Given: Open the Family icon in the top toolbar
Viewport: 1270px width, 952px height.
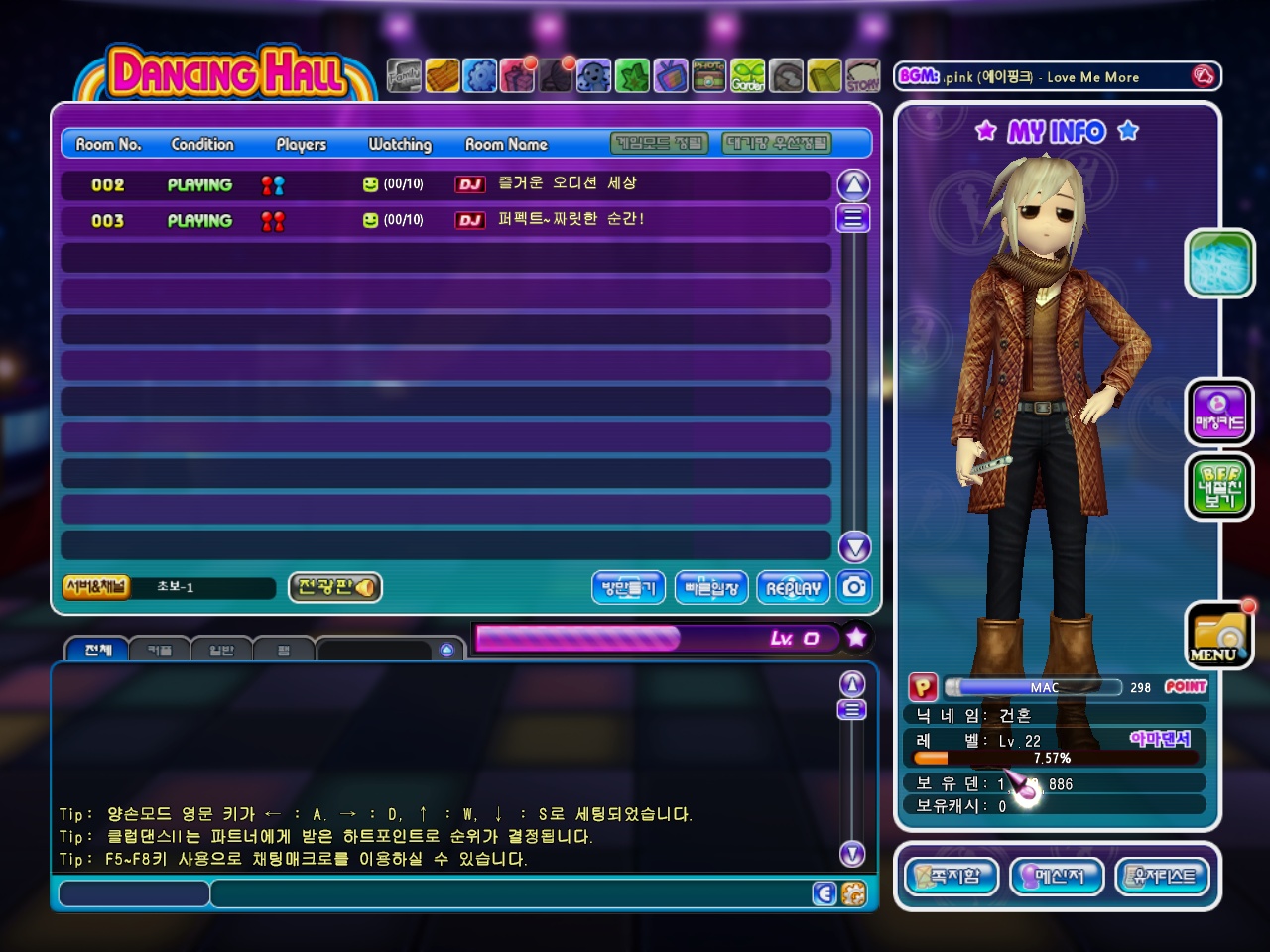Looking at the screenshot, I should click(404, 75).
